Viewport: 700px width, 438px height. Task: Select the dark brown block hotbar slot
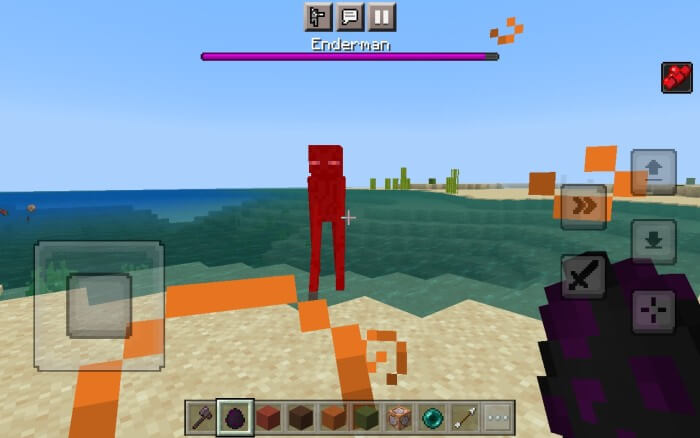pyautogui.click(x=301, y=418)
